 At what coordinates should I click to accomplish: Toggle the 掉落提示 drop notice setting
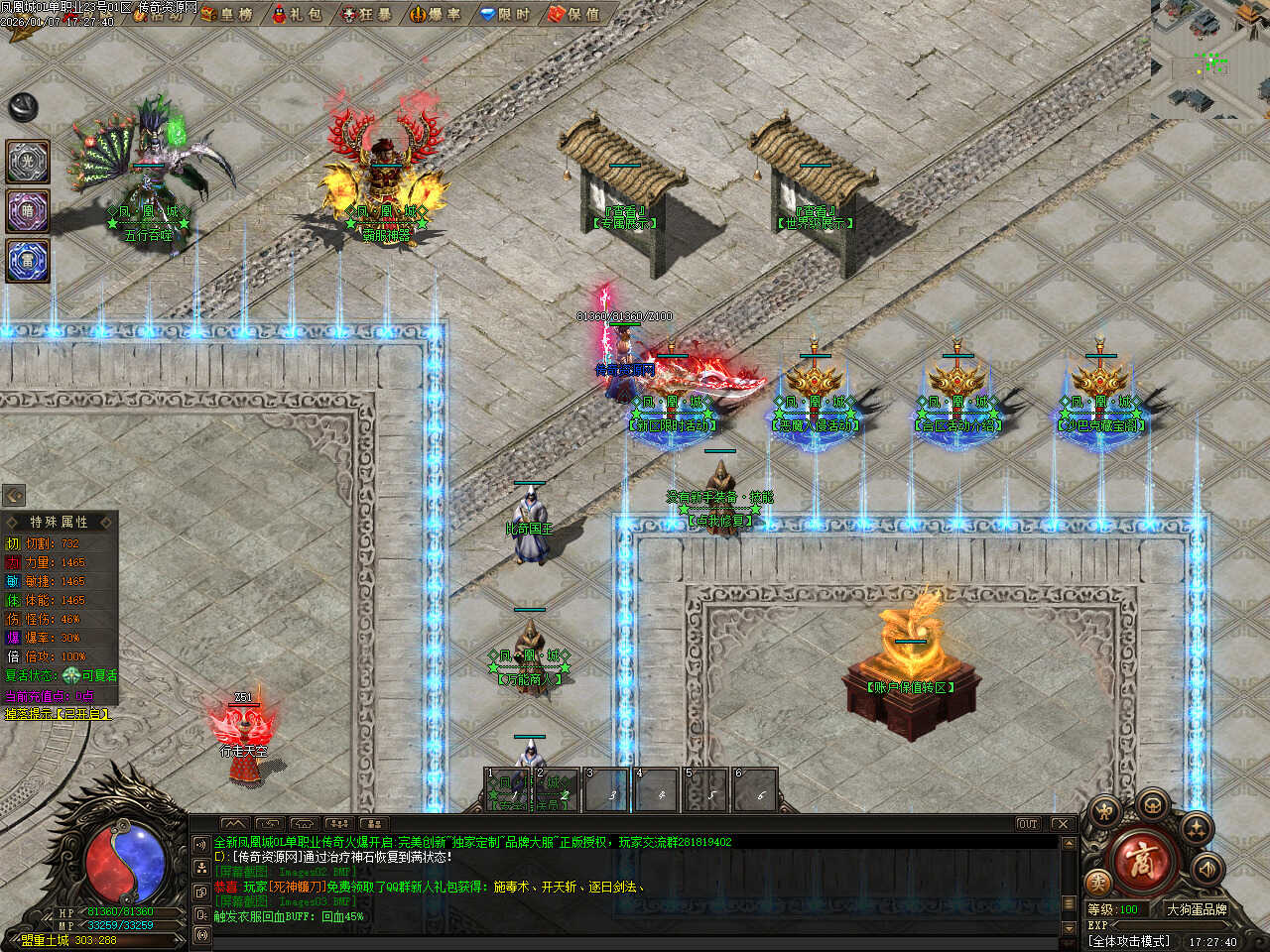[x=58, y=714]
